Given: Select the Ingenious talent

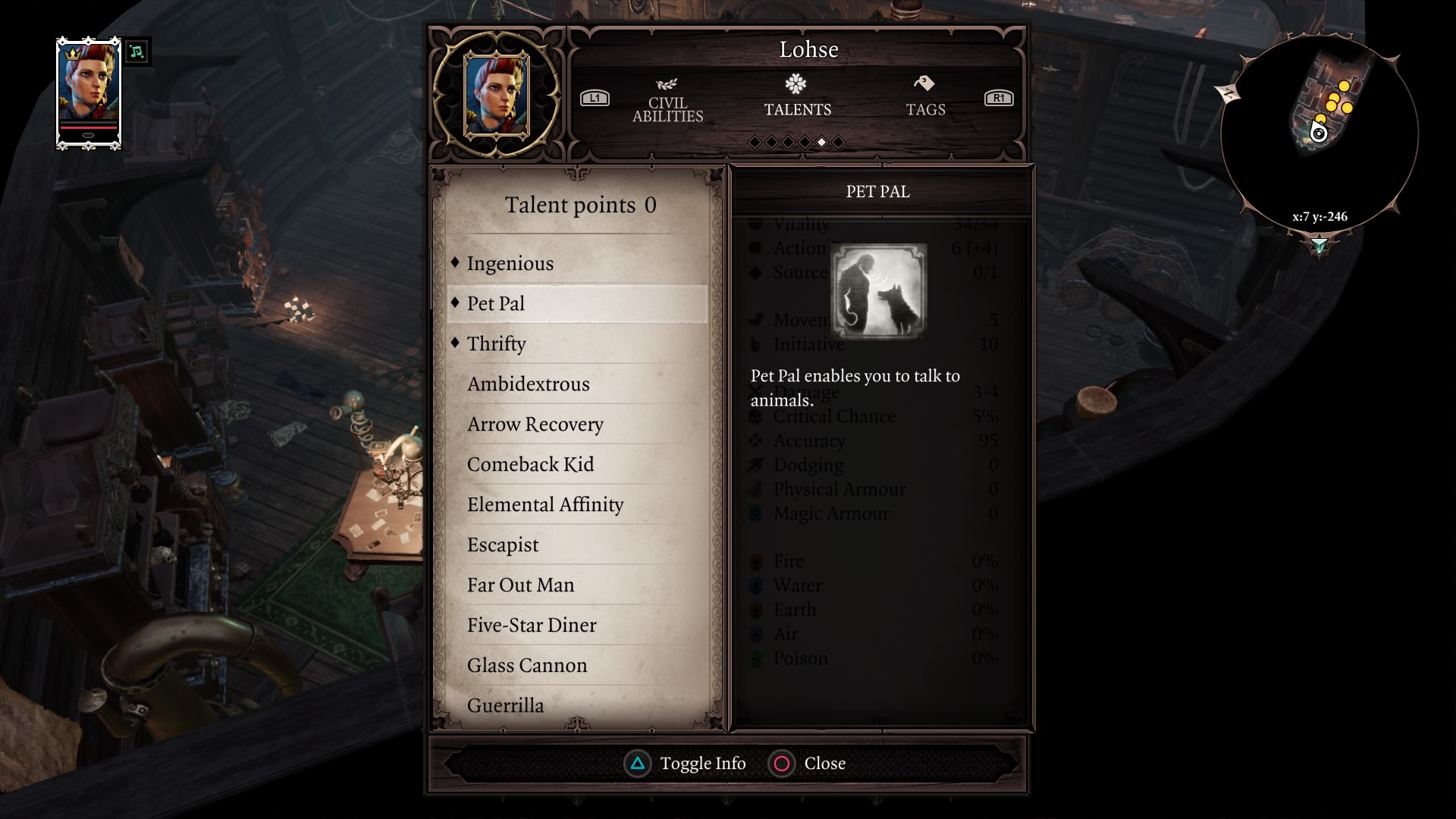Looking at the screenshot, I should tap(510, 263).
